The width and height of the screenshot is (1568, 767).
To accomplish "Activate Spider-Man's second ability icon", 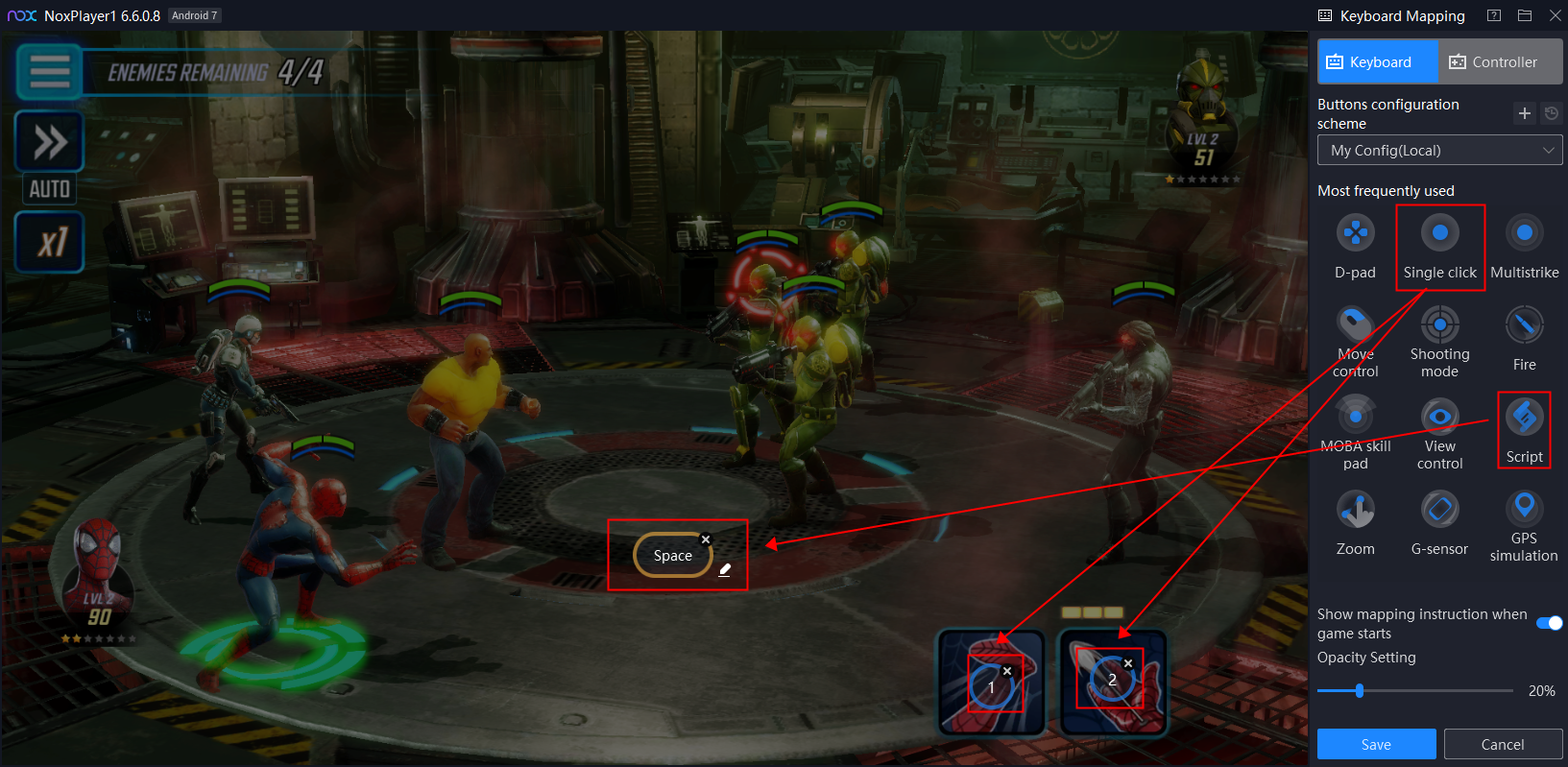I will 1112,682.
